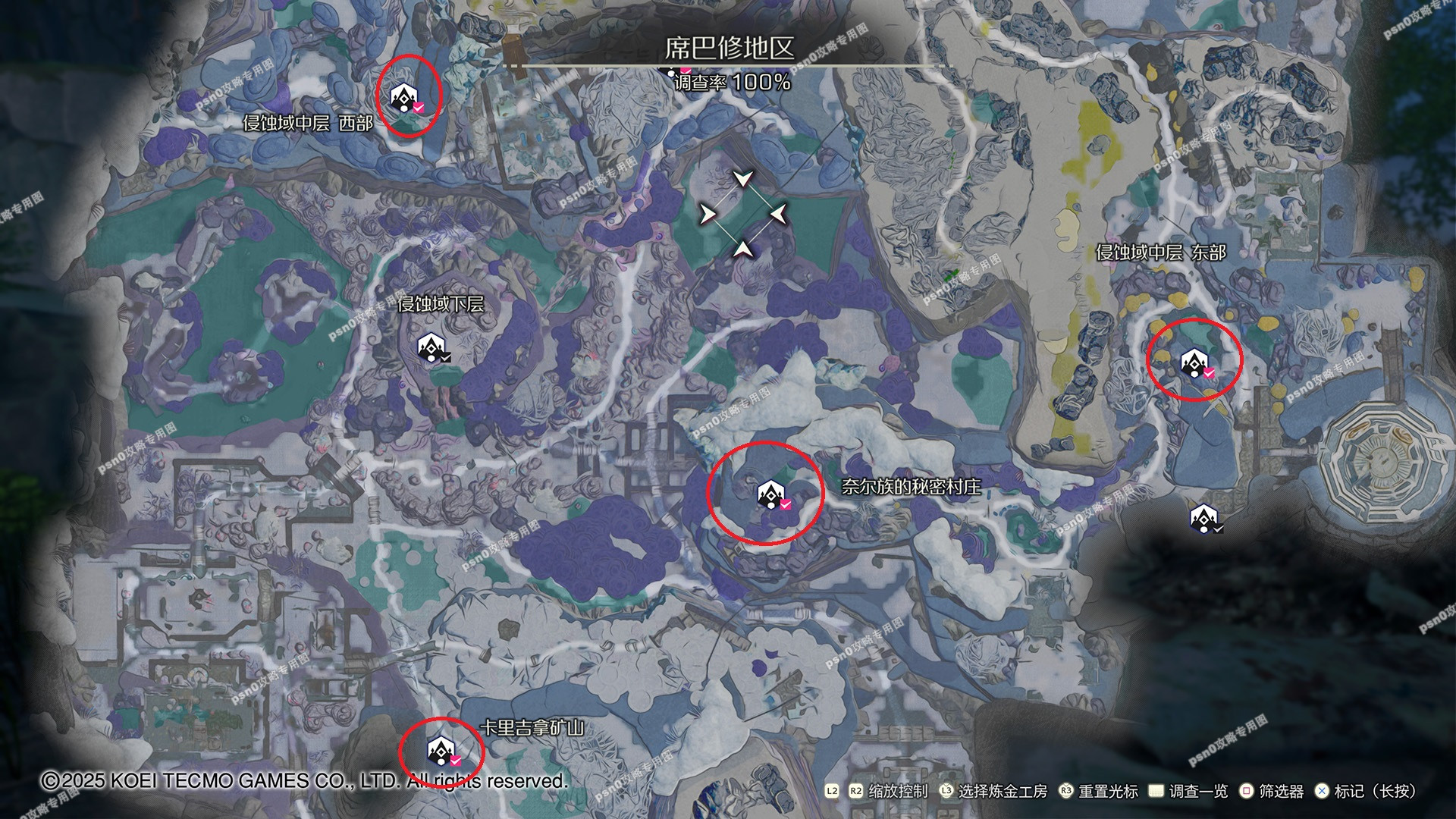This screenshot has height=819, width=1456.
Task: Click the map marker under 侵蚀域下层 label
Action: click(431, 348)
